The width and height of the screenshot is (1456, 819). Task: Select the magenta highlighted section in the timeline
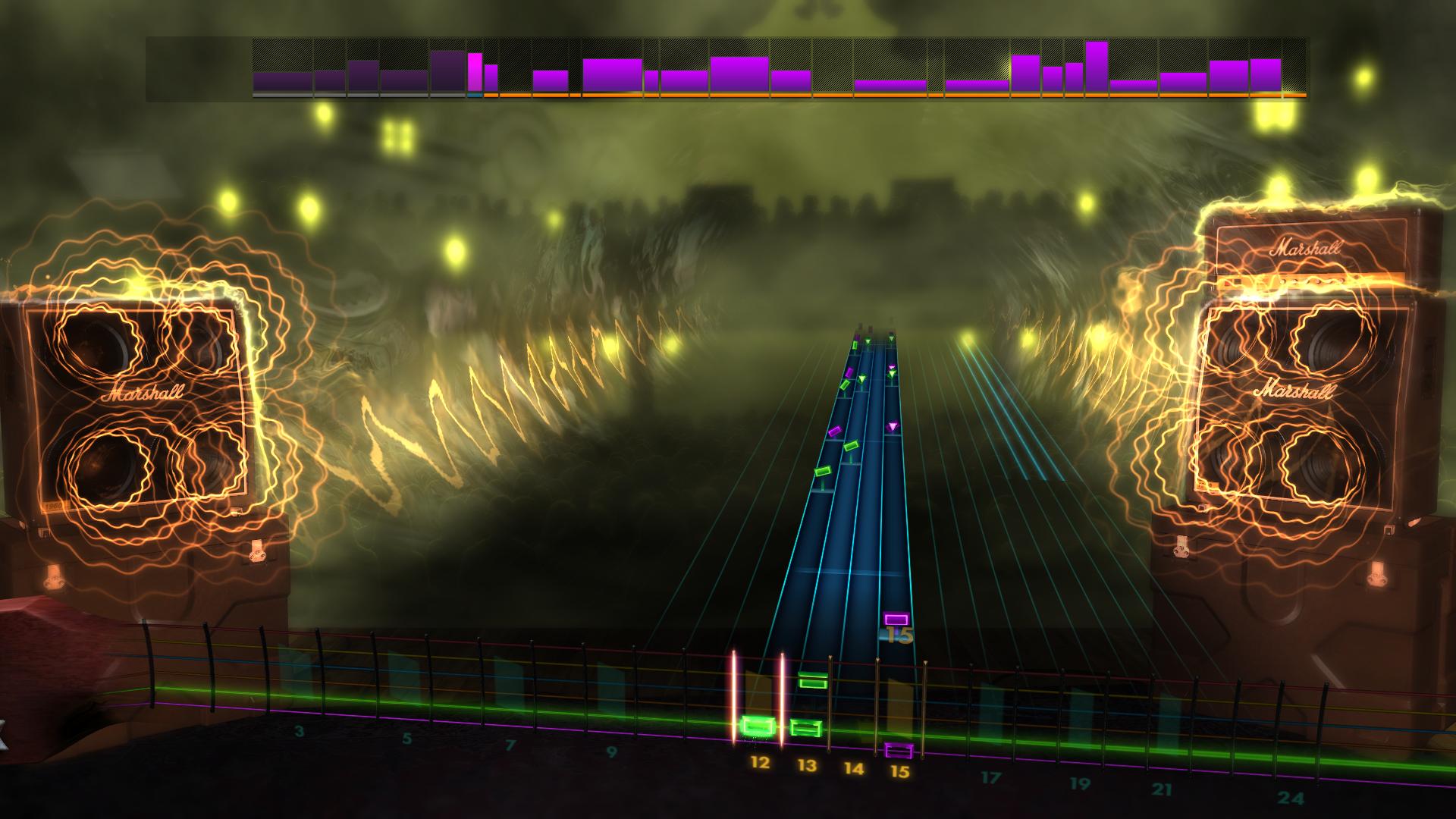[475, 70]
